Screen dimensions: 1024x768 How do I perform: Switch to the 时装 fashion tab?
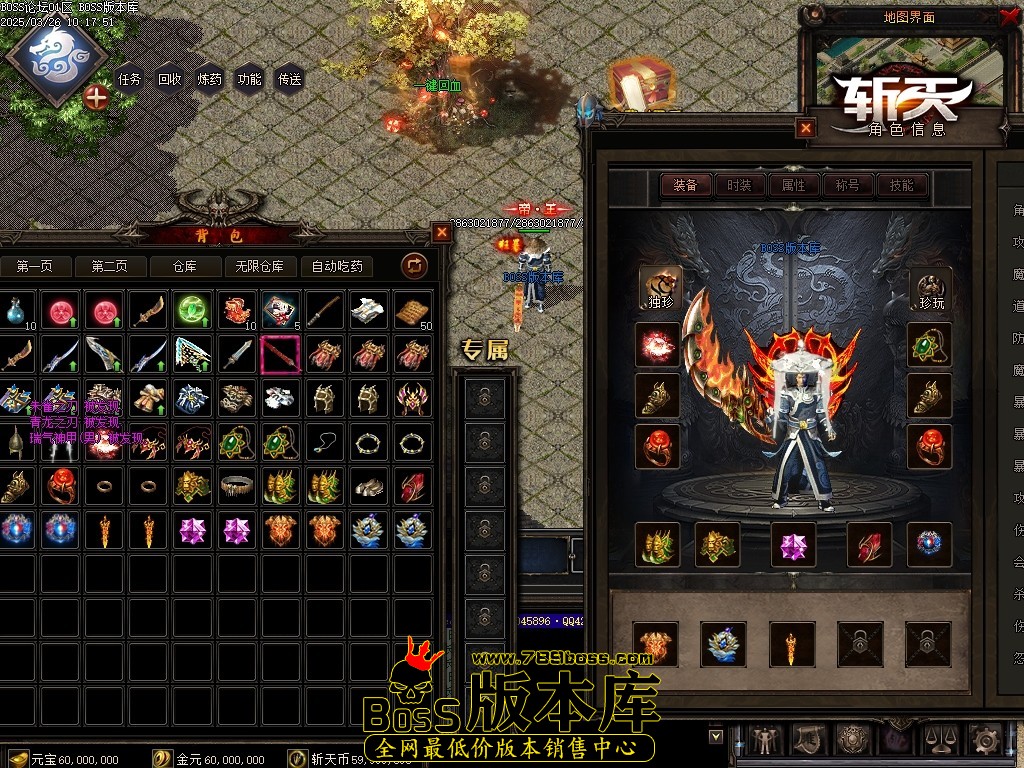tap(740, 185)
